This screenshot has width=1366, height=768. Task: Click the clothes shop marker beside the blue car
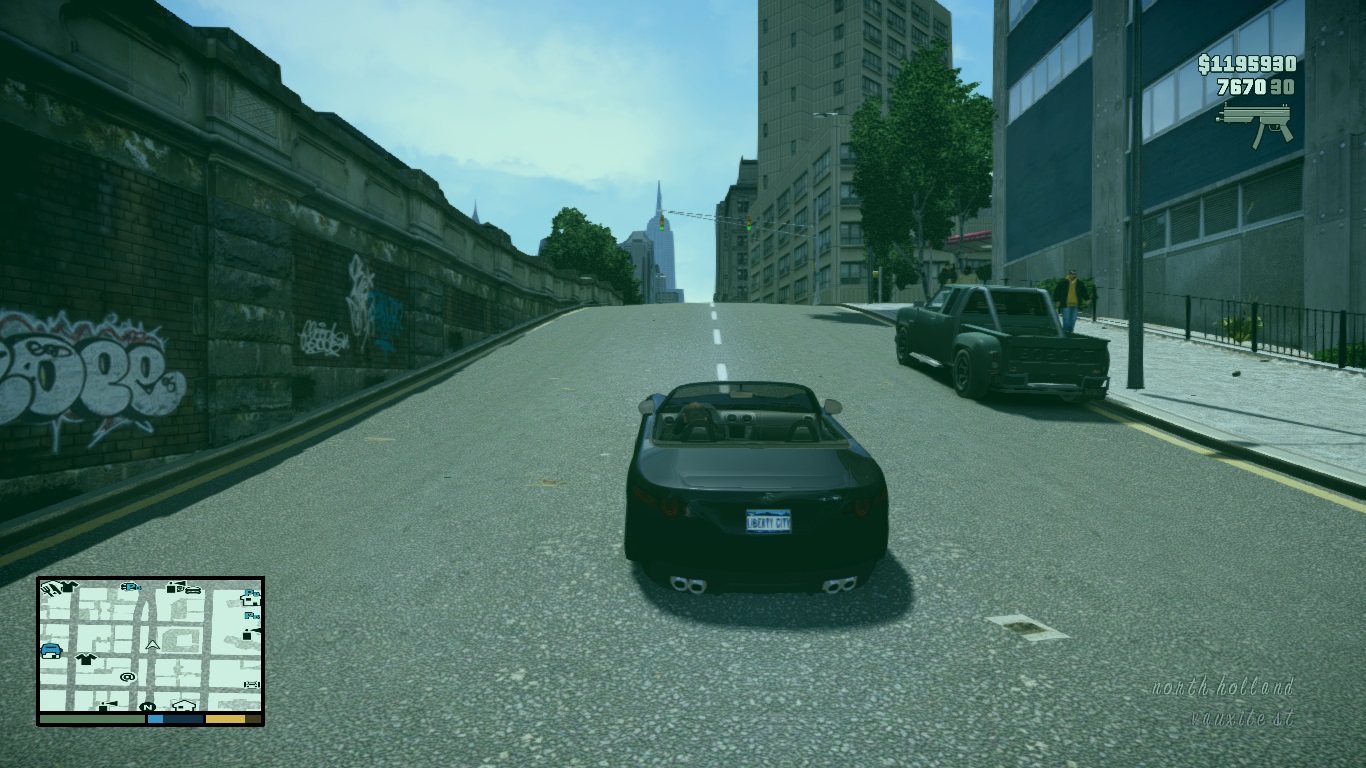(x=86, y=659)
